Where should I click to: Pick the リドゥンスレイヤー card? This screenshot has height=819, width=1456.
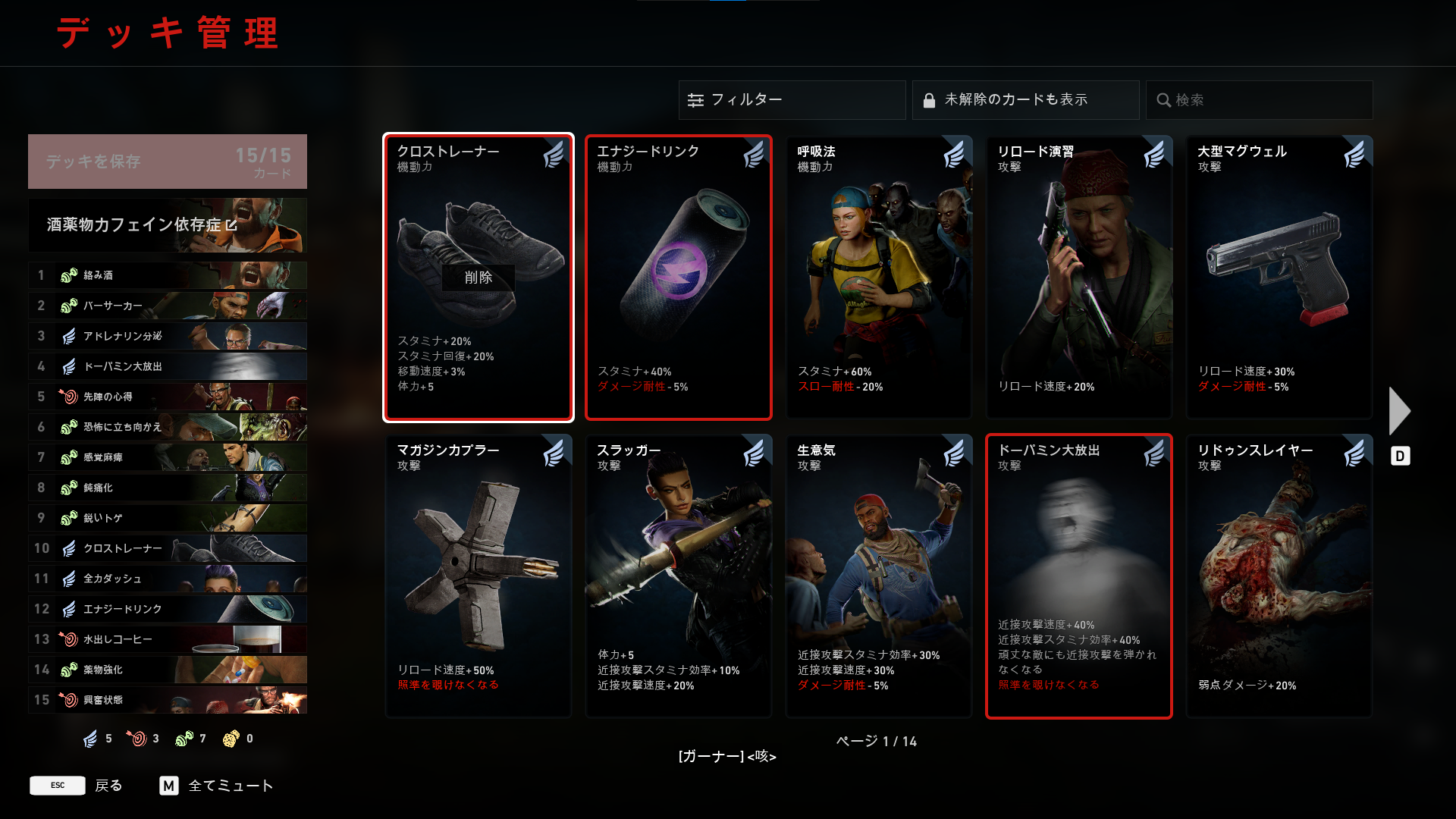[1279, 576]
